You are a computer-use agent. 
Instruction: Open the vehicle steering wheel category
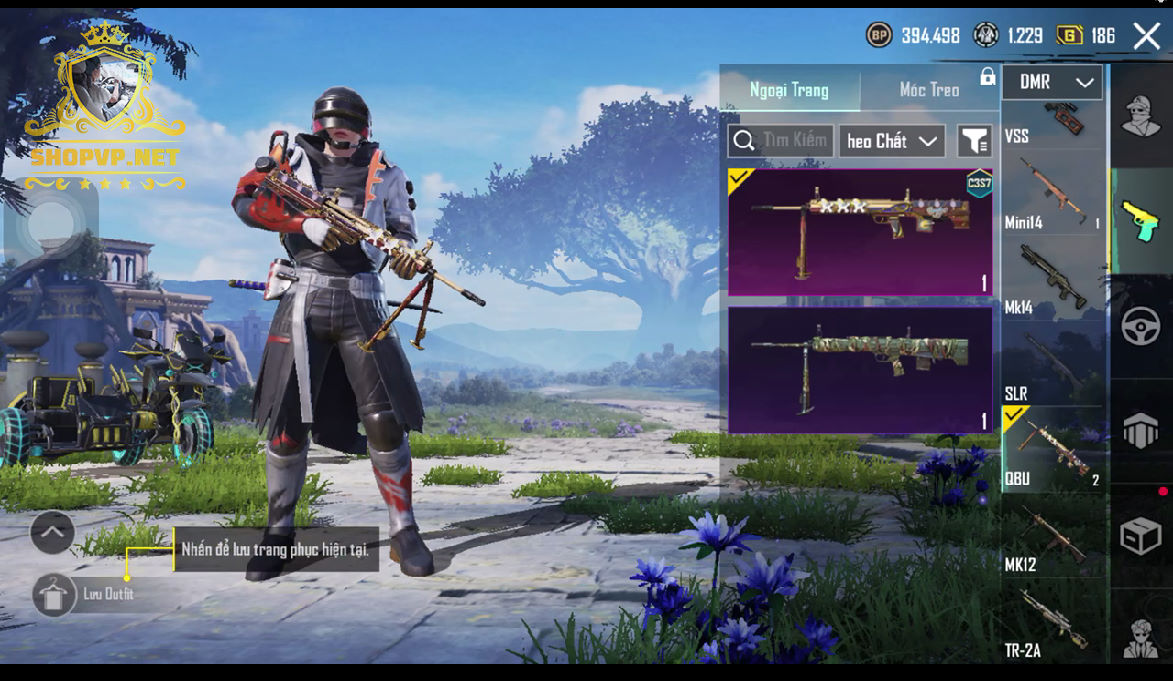point(1141,326)
